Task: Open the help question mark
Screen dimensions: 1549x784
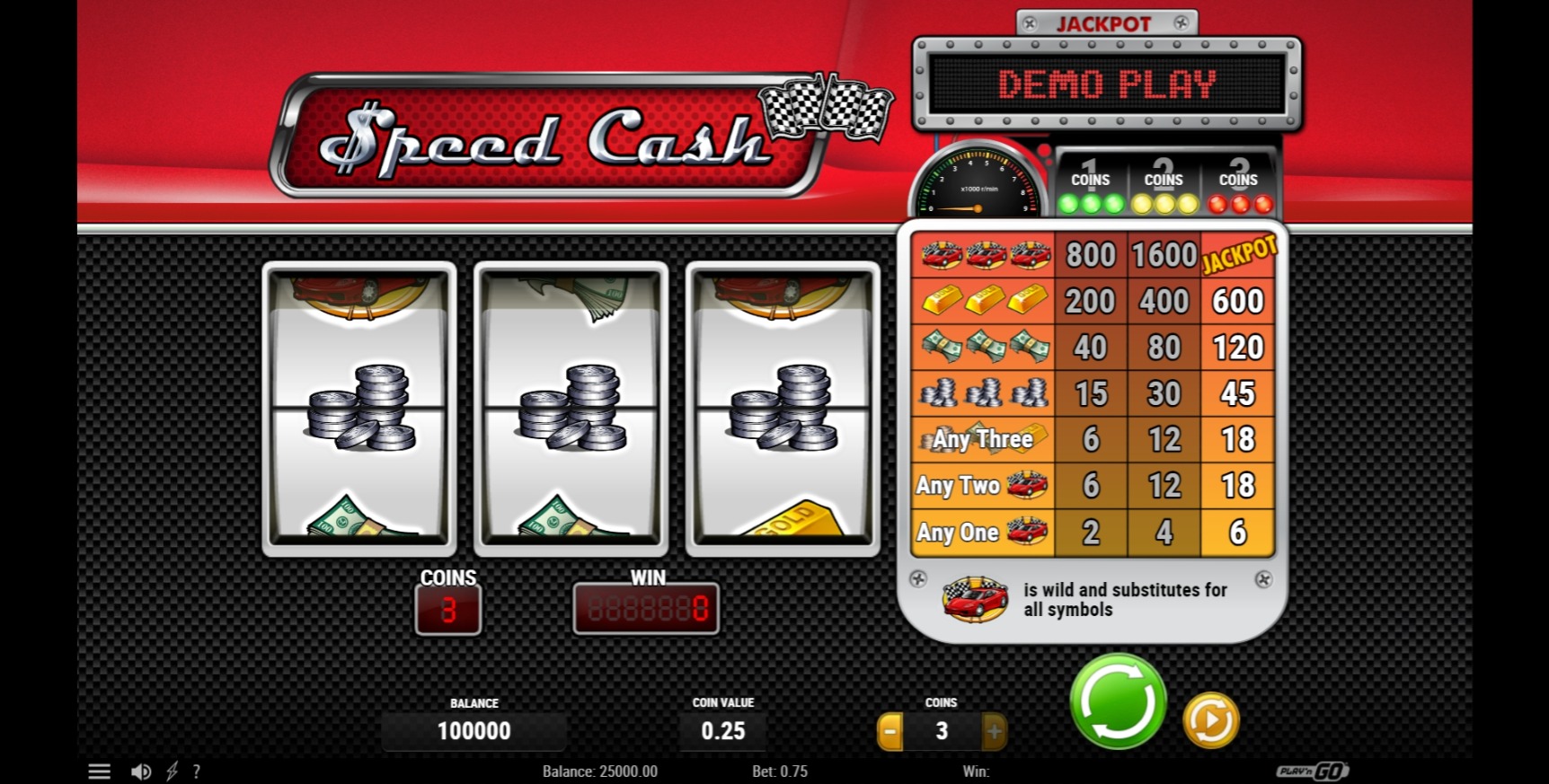Action: (x=197, y=771)
